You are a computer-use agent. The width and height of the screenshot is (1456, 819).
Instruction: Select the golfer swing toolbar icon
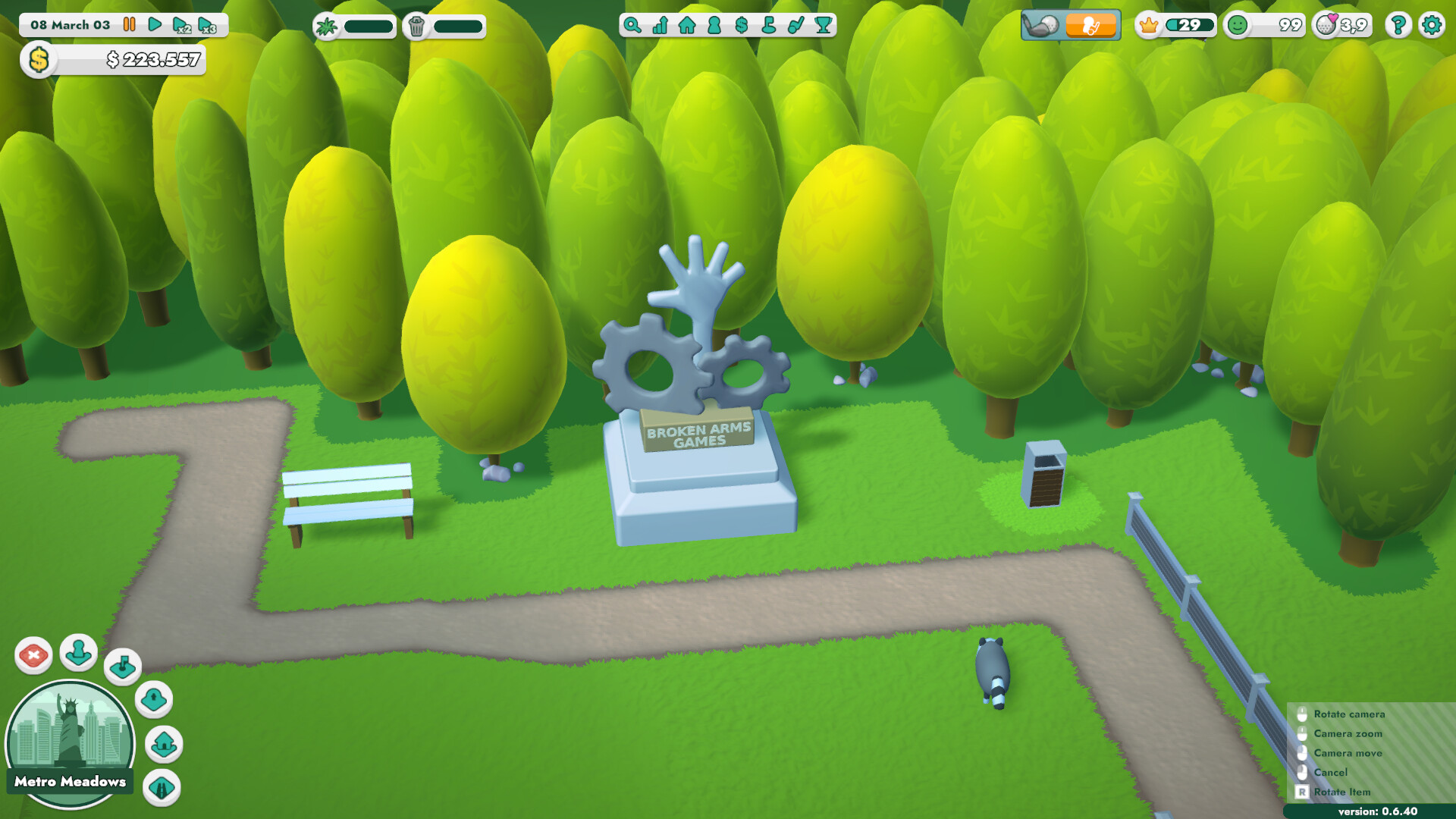click(795, 25)
